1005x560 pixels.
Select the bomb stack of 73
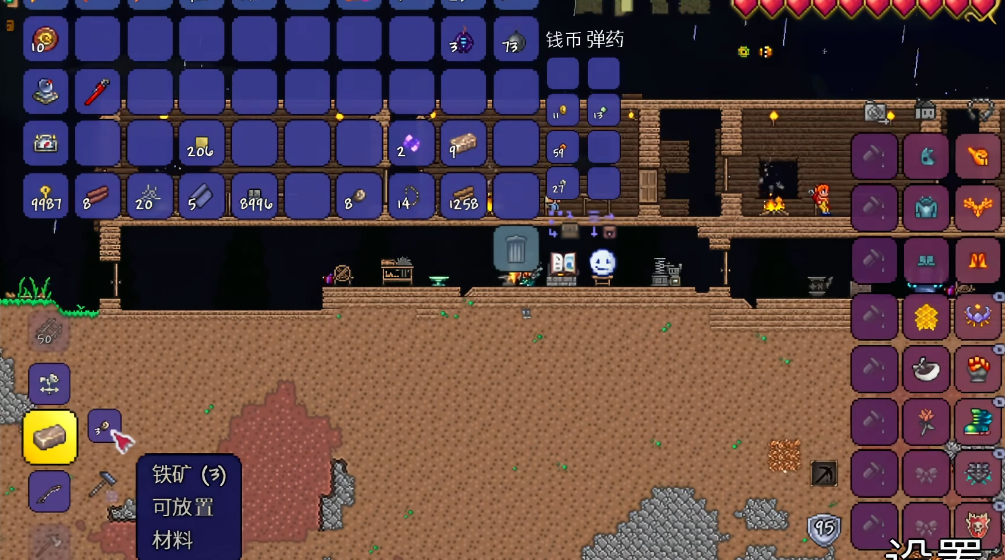[516, 40]
